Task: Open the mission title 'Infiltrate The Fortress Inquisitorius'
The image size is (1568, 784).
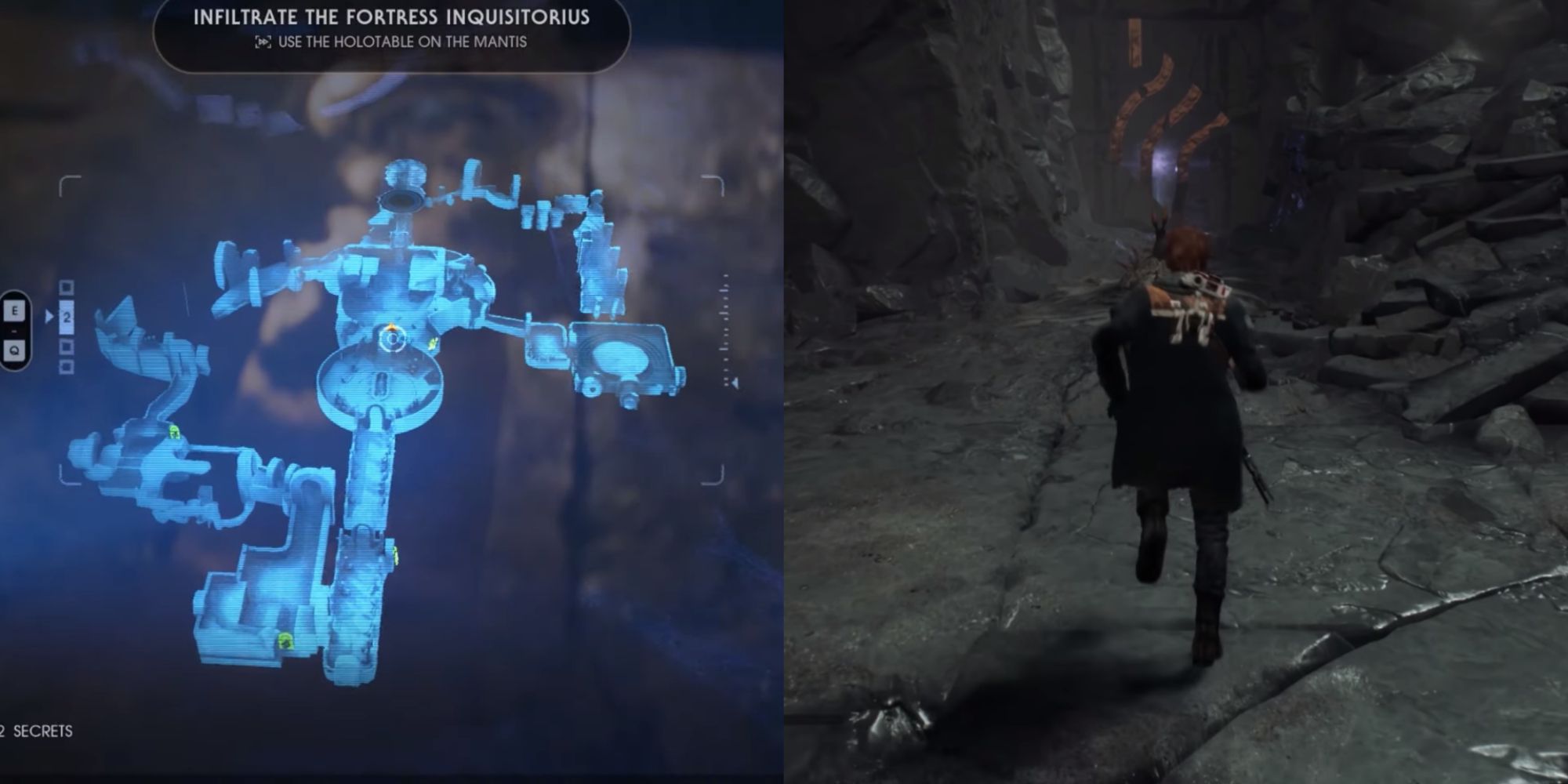Action: [x=392, y=17]
